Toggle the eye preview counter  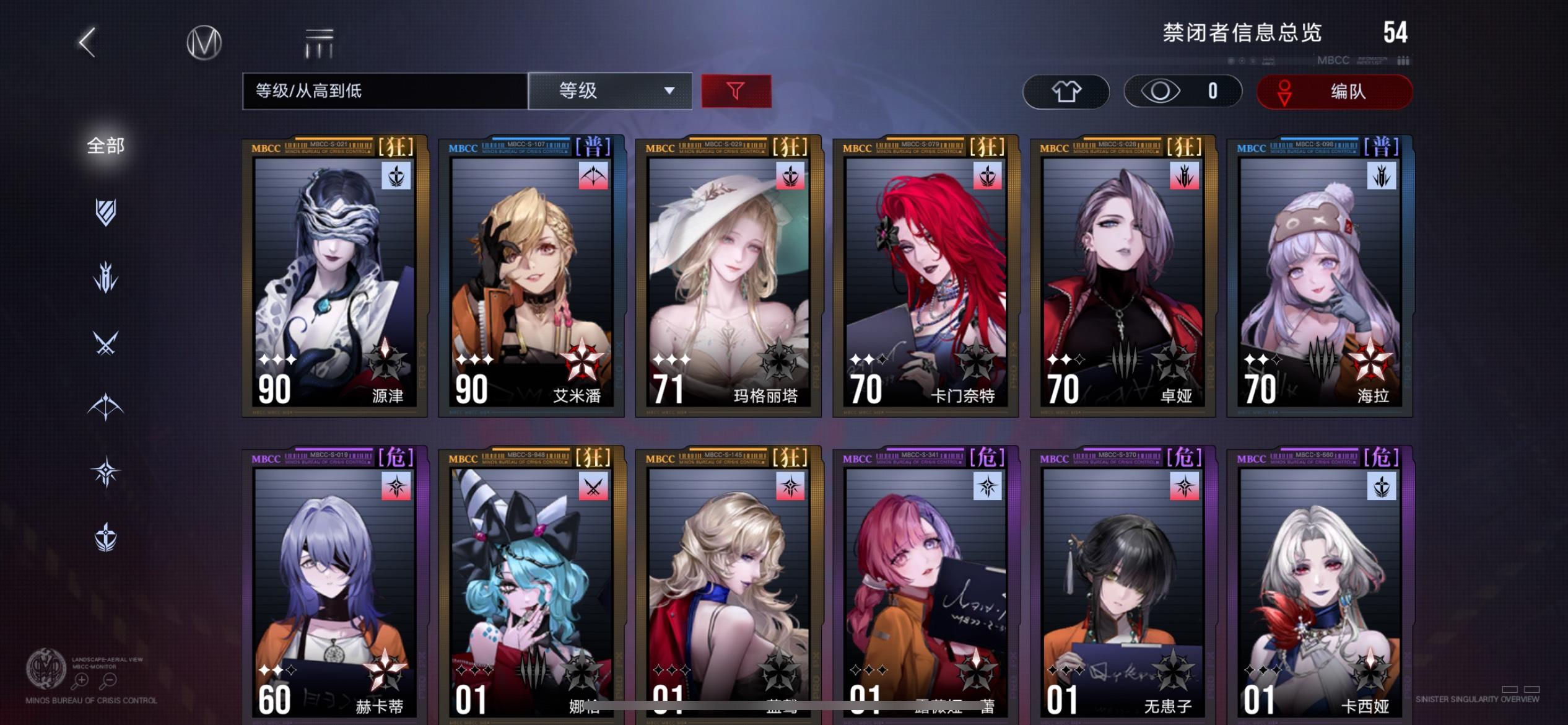tap(1182, 91)
